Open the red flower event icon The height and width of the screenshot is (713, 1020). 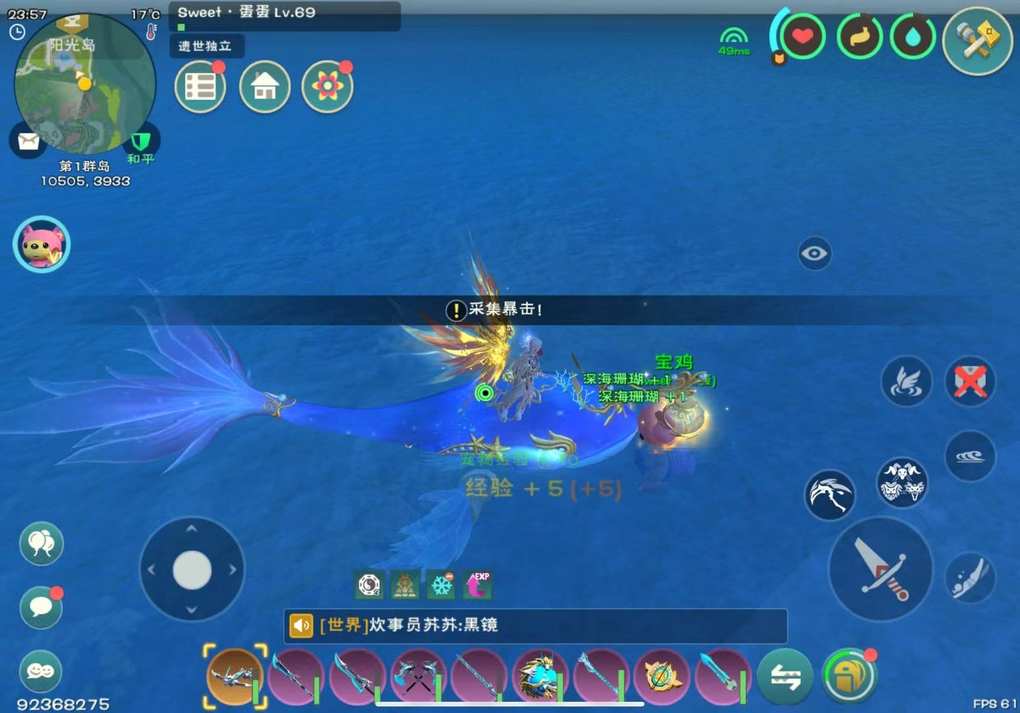327,87
